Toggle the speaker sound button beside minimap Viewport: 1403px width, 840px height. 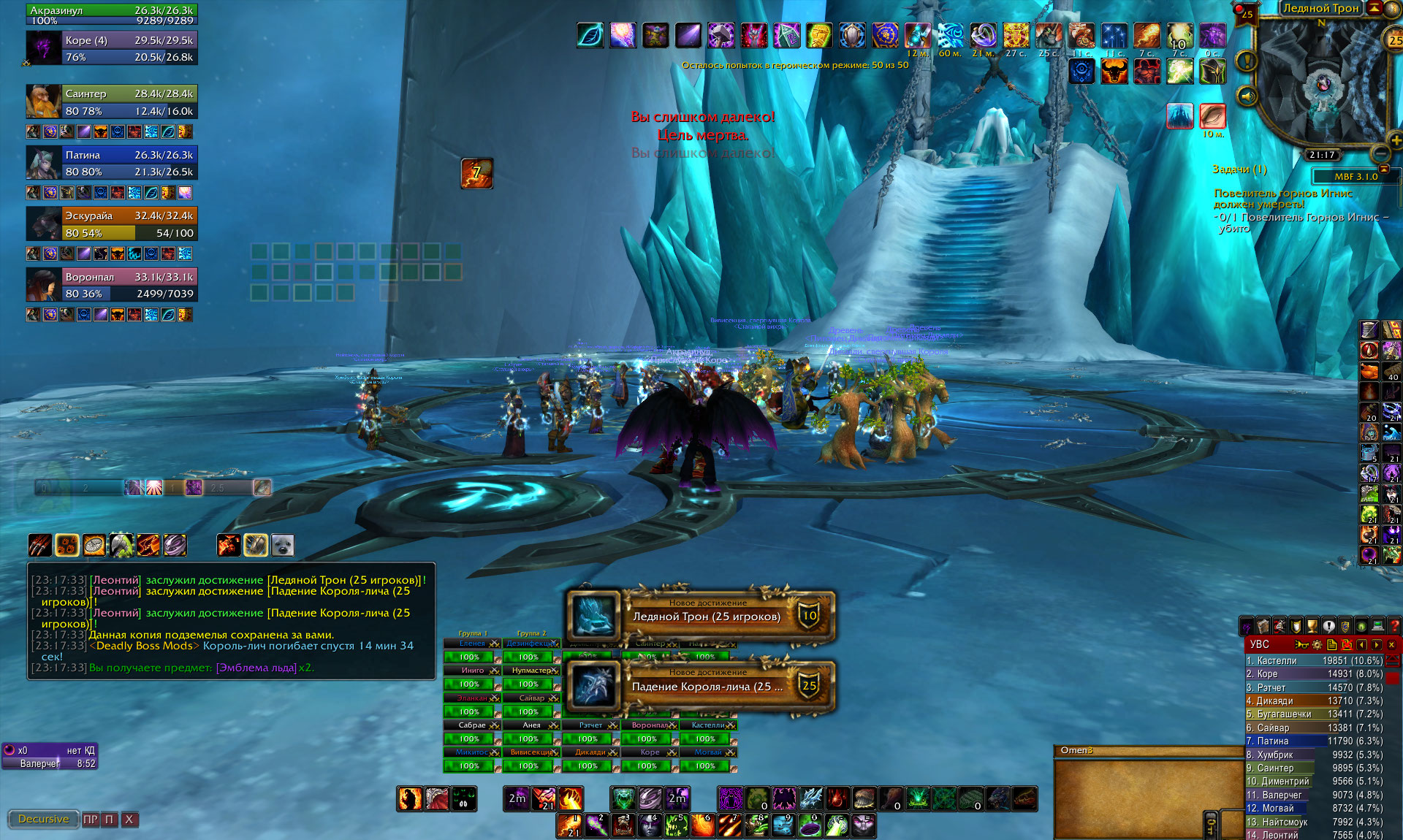[1246, 96]
